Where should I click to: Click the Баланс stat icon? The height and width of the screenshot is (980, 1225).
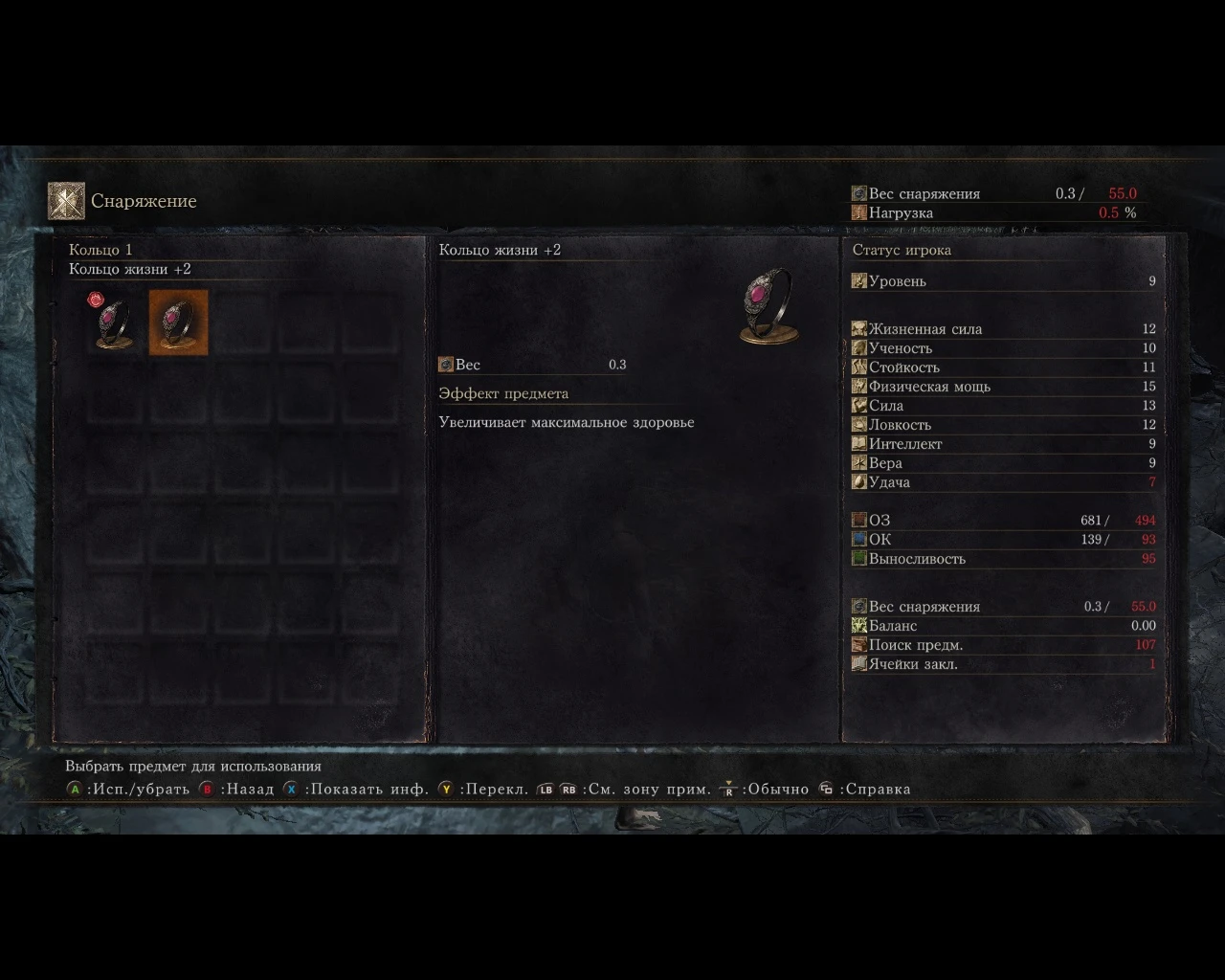860,625
